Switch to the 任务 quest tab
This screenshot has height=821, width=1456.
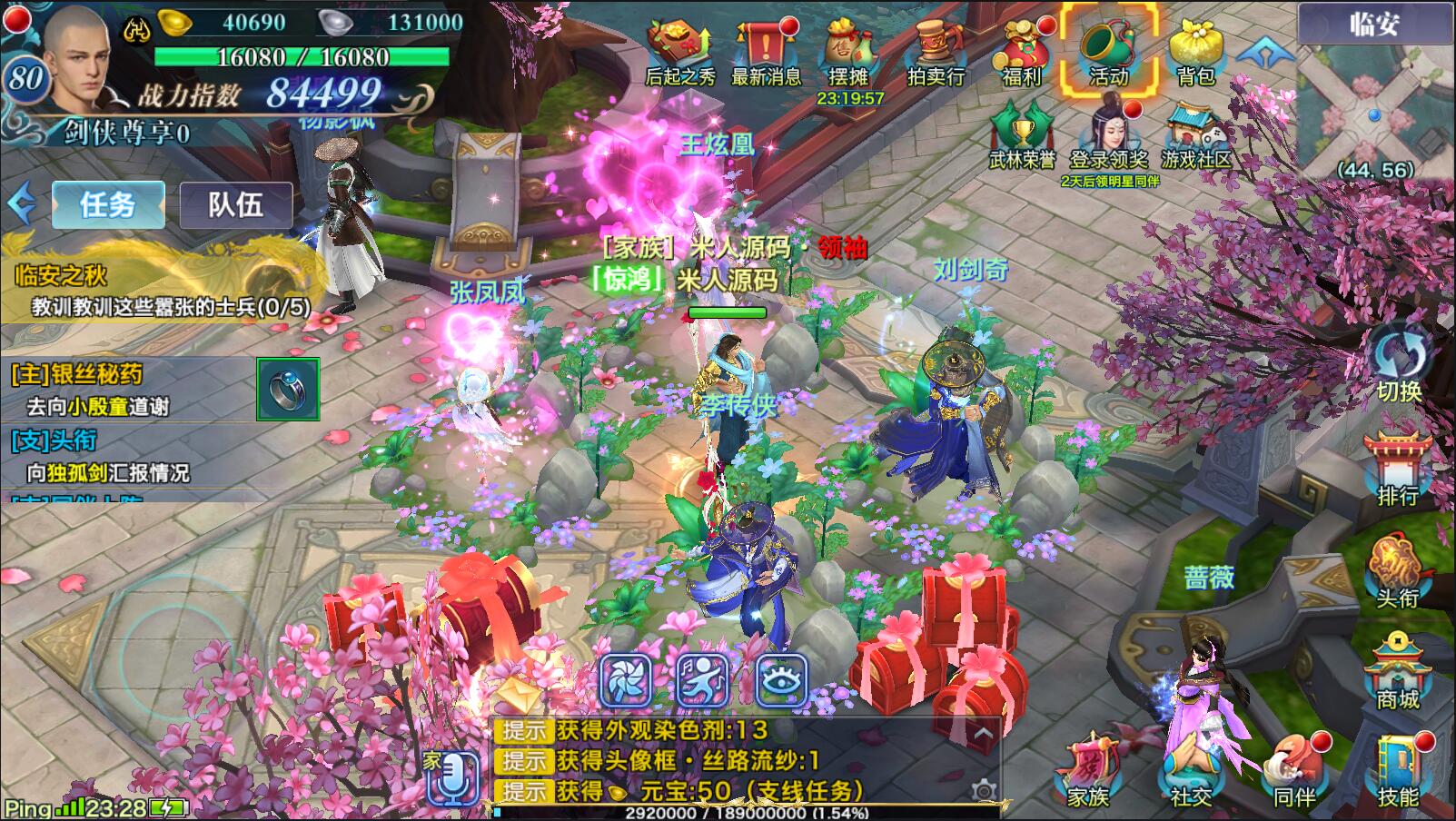[108, 204]
